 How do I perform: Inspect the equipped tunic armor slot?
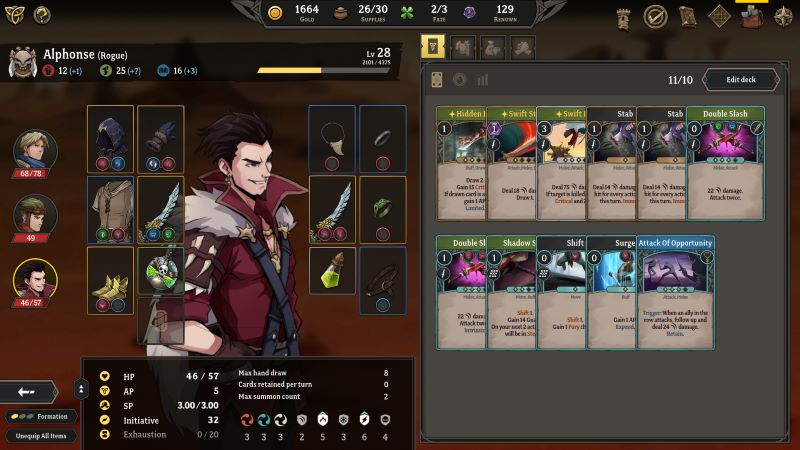click(110, 208)
